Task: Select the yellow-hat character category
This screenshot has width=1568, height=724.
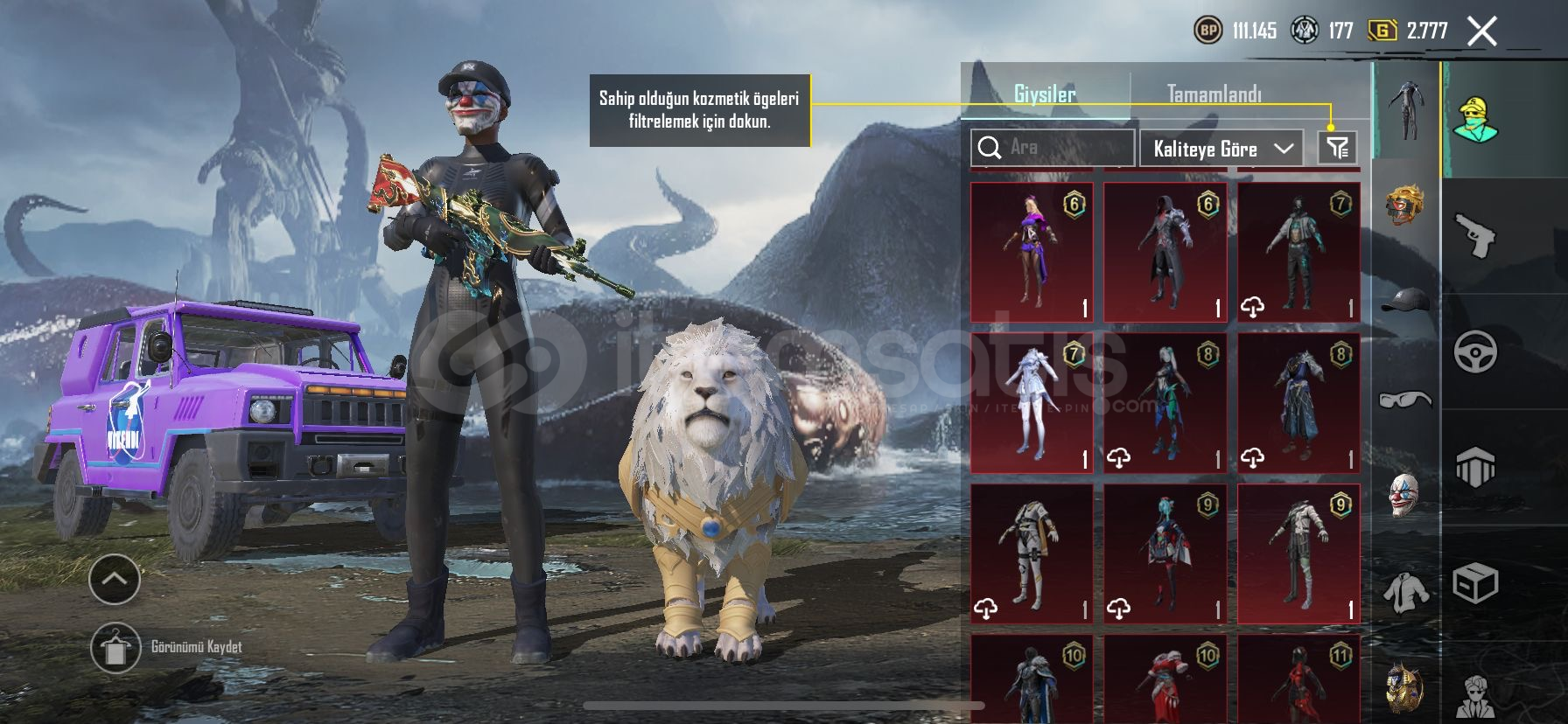Action: pos(1475,120)
